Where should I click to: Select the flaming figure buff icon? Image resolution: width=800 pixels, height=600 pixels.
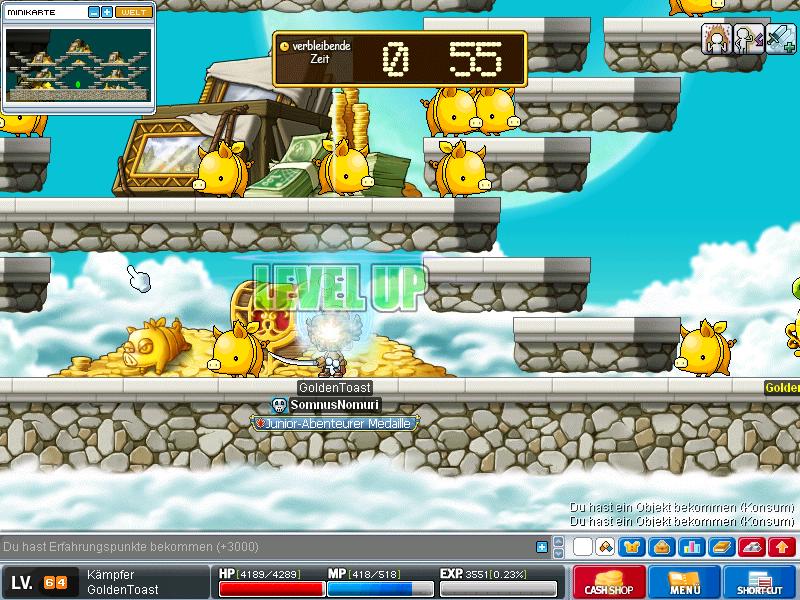point(716,38)
